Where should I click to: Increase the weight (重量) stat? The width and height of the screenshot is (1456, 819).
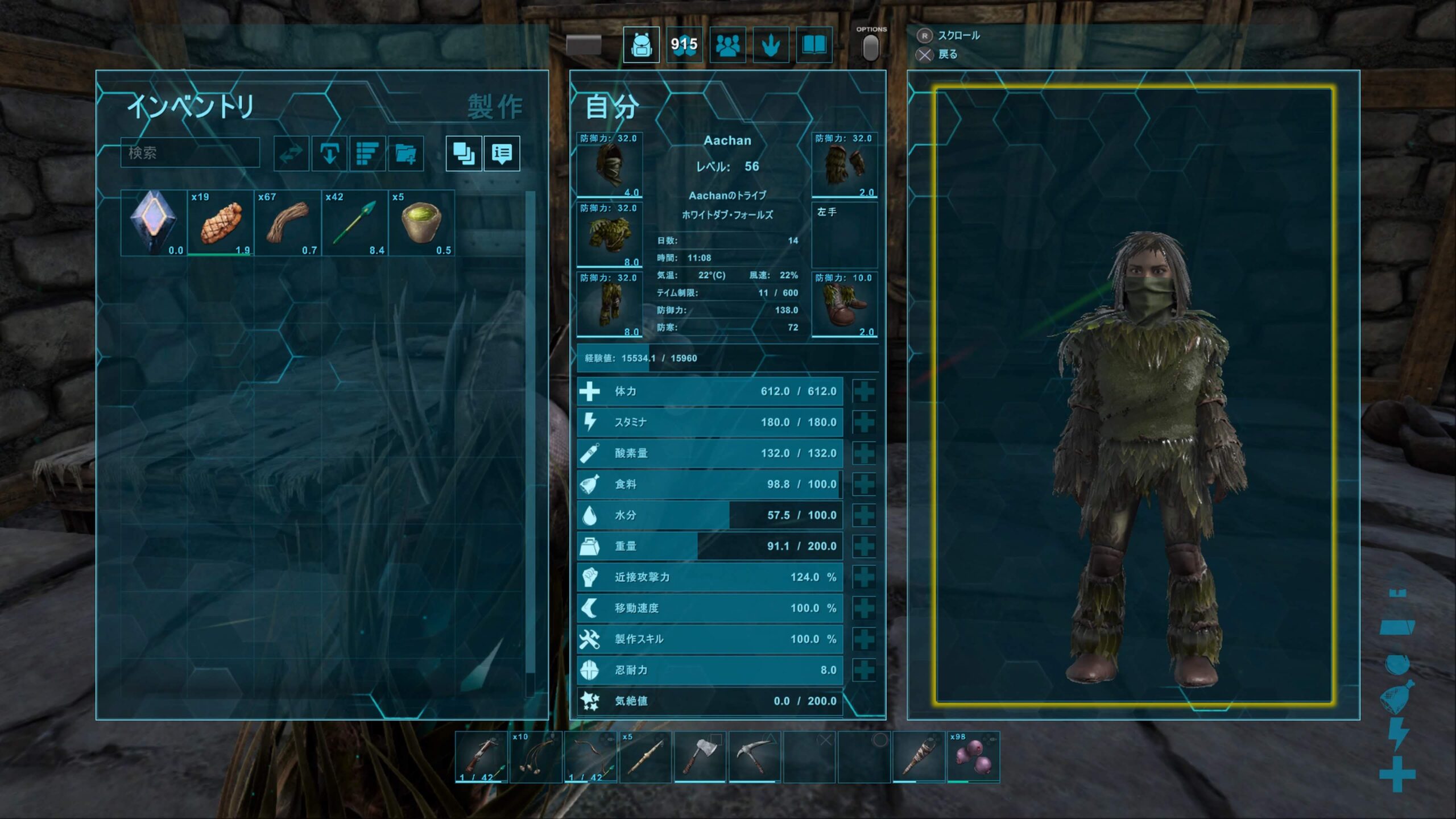point(864,546)
